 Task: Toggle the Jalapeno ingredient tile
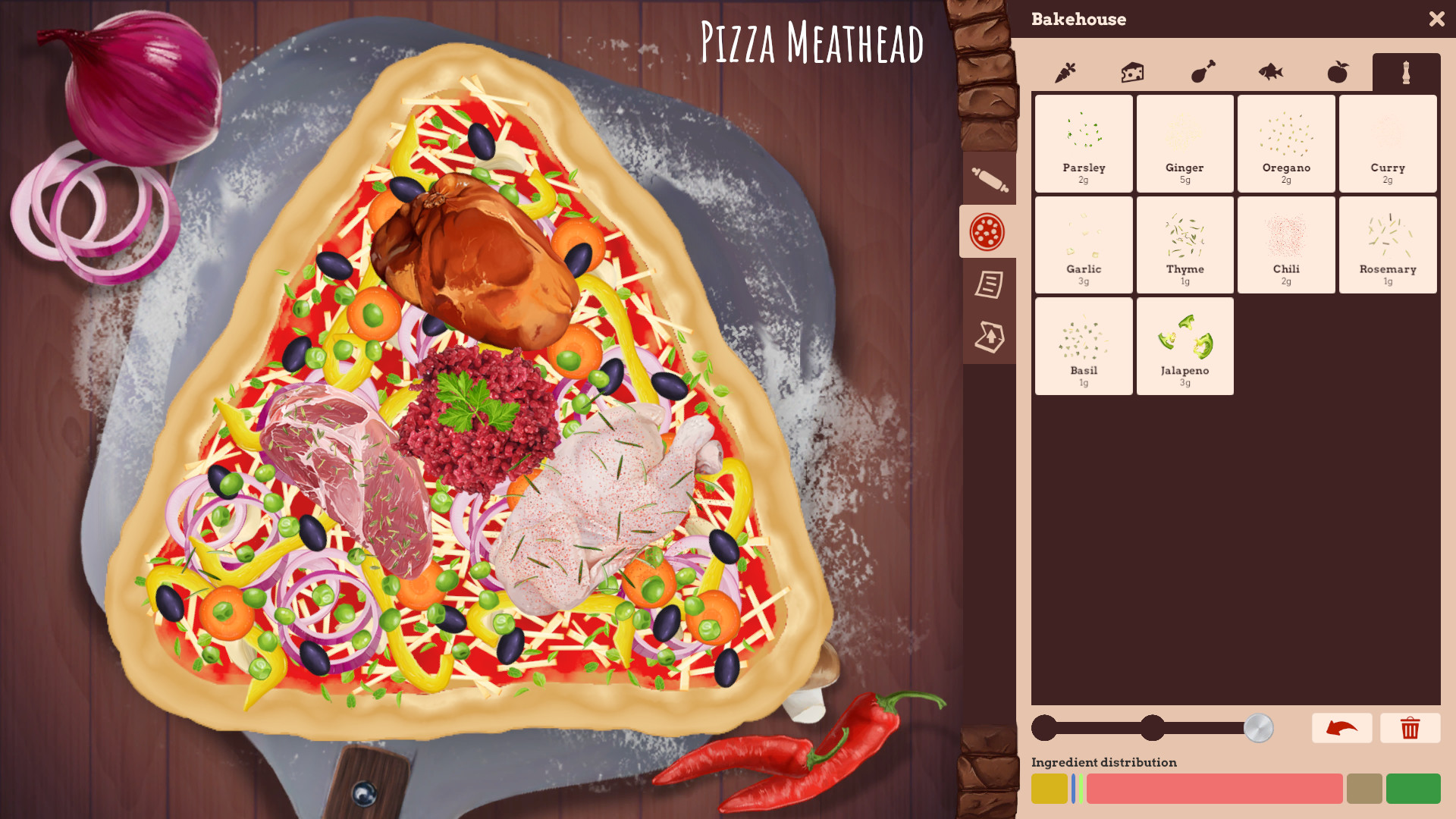(x=1185, y=345)
